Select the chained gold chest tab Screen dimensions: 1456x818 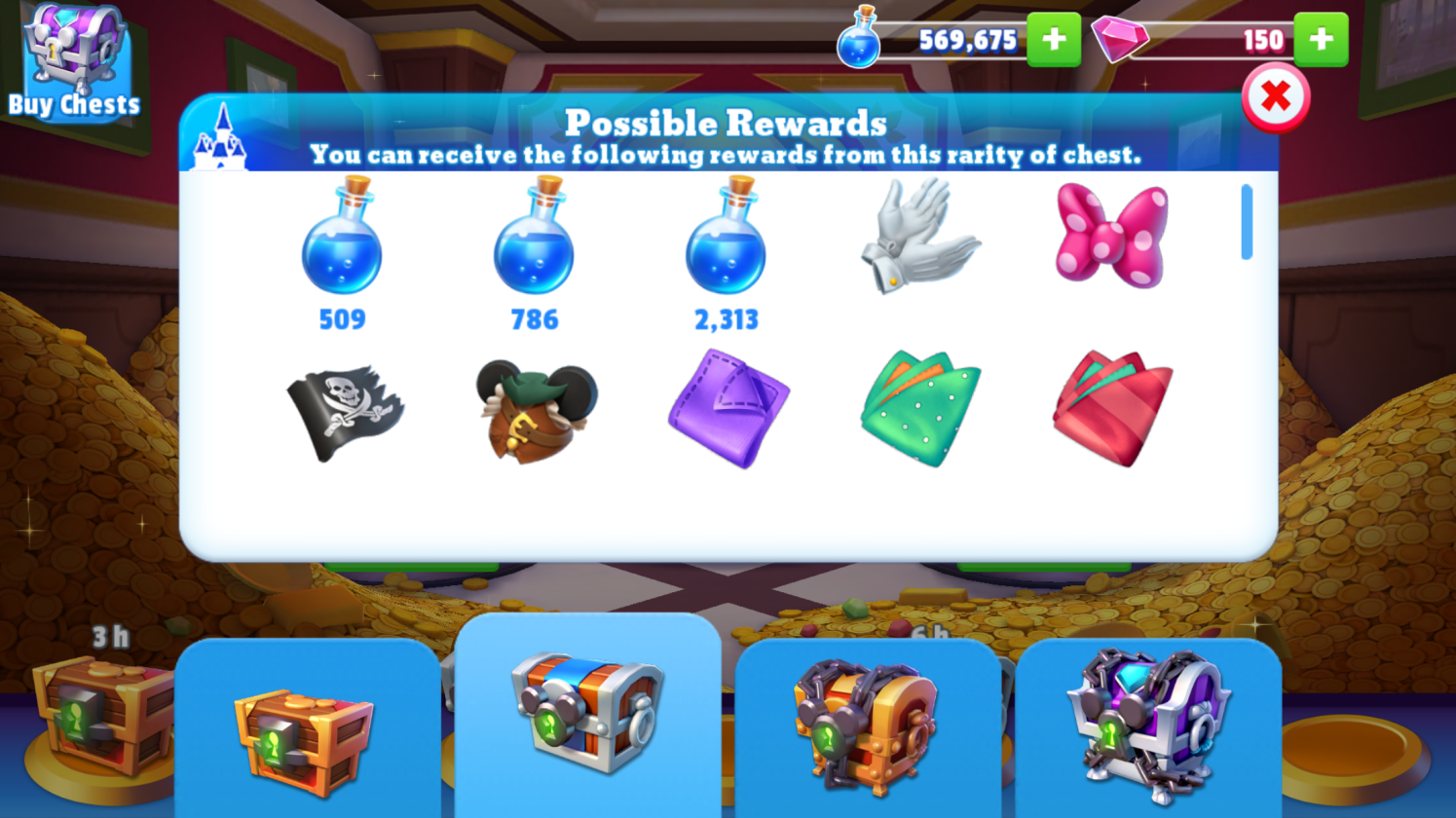[867, 730]
